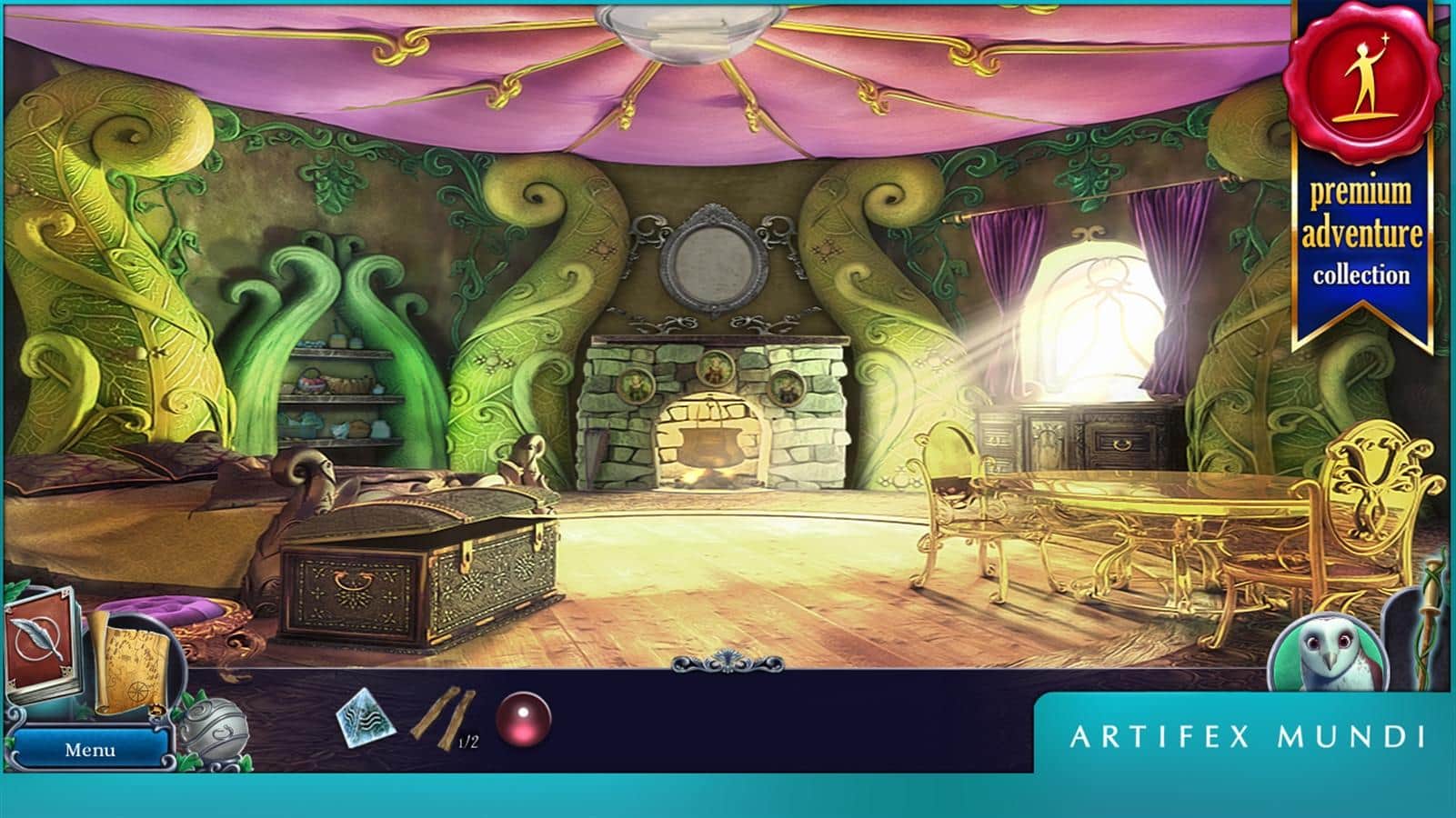Select the pink glass orb item
This screenshot has height=818, width=1456.
click(x=524, y=718)
